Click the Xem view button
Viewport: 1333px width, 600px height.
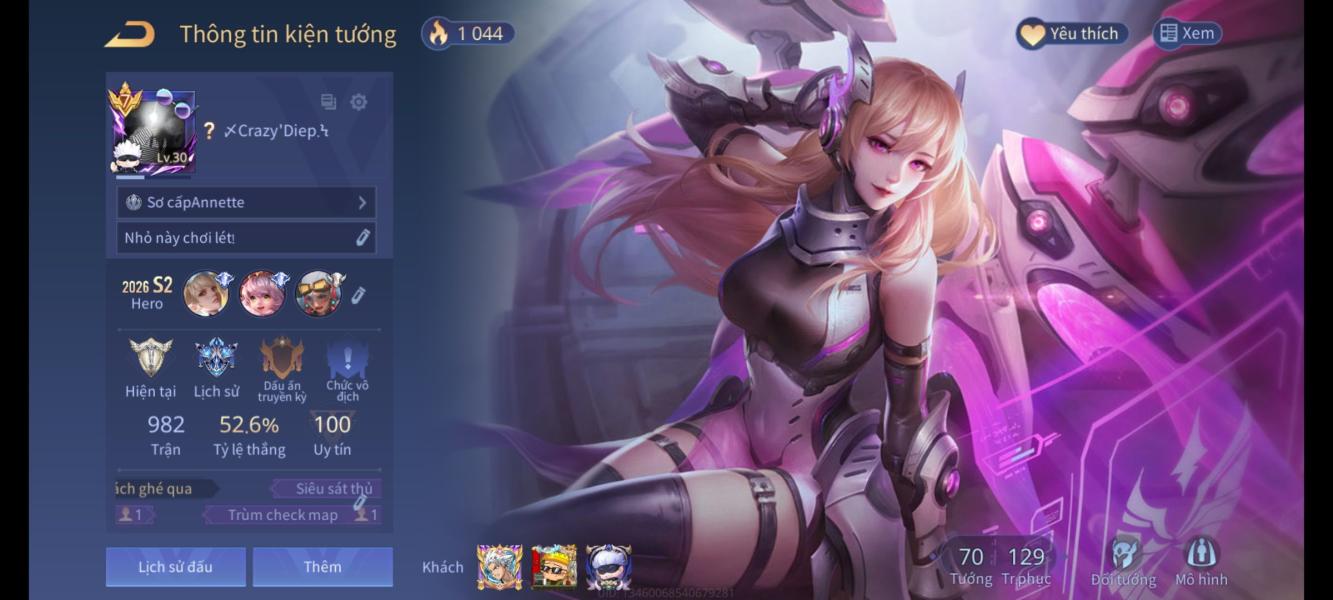coord(1187,34)
